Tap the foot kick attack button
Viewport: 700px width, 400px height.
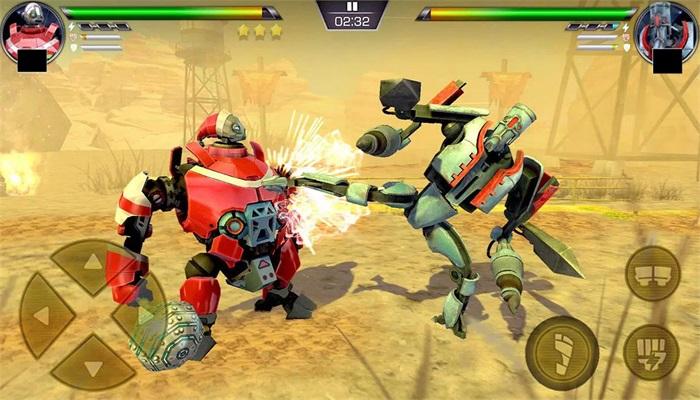tap(562, 352)
